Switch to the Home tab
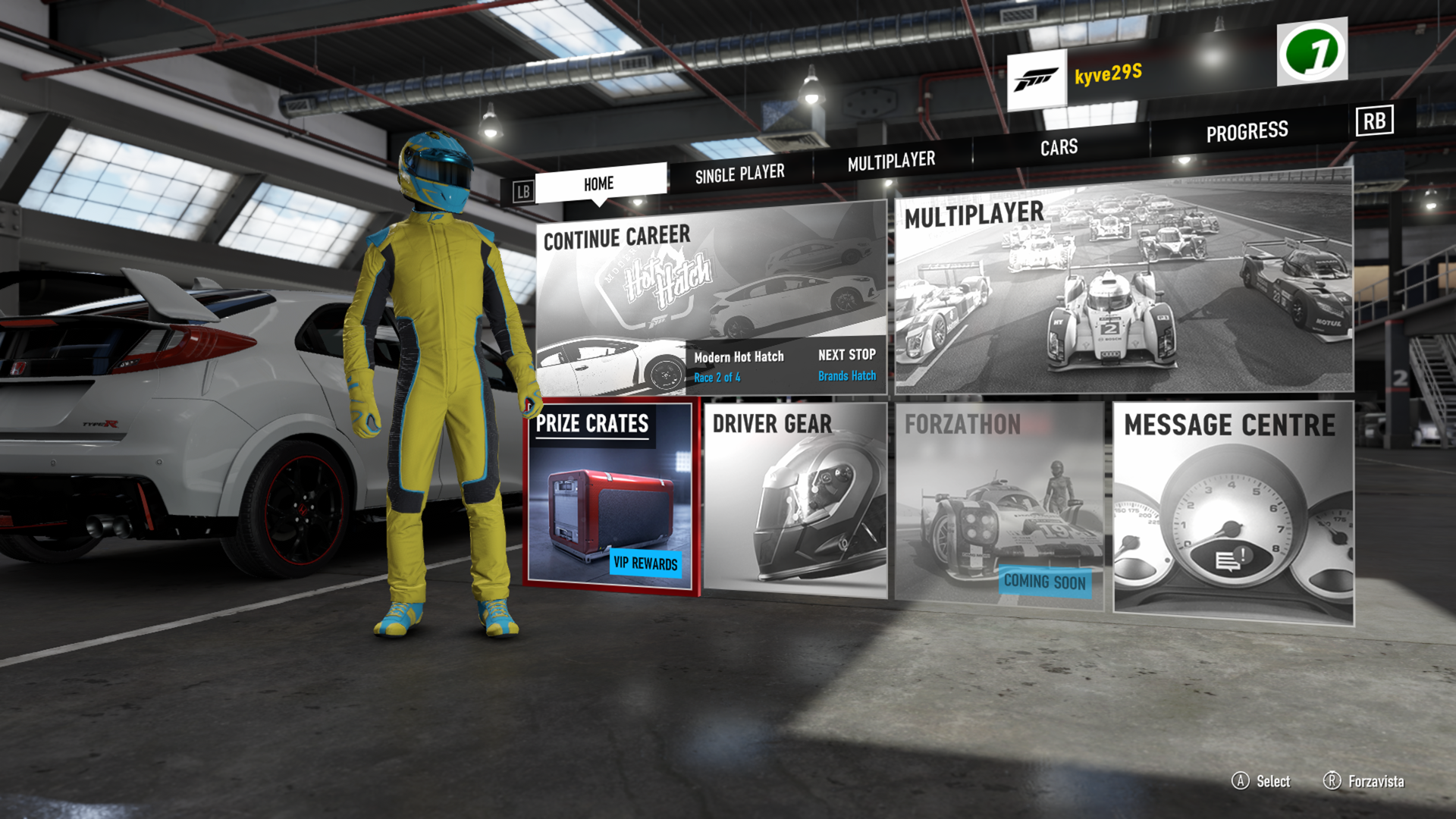This screenshot has height=819, width=1456. tap(600, 184)
